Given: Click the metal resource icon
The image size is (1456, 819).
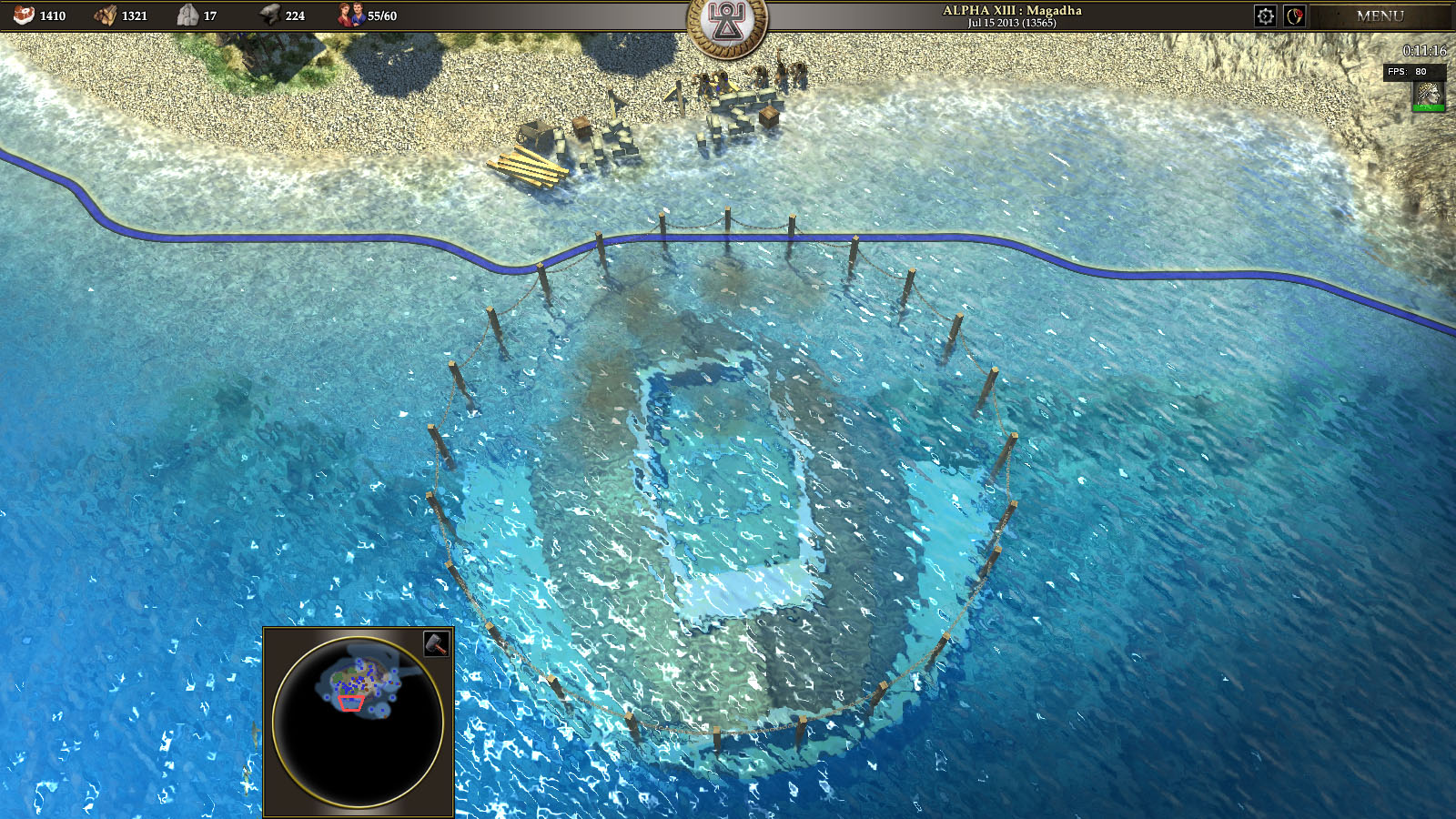Looking at the screenshot, I should click(x=271, y=14).
